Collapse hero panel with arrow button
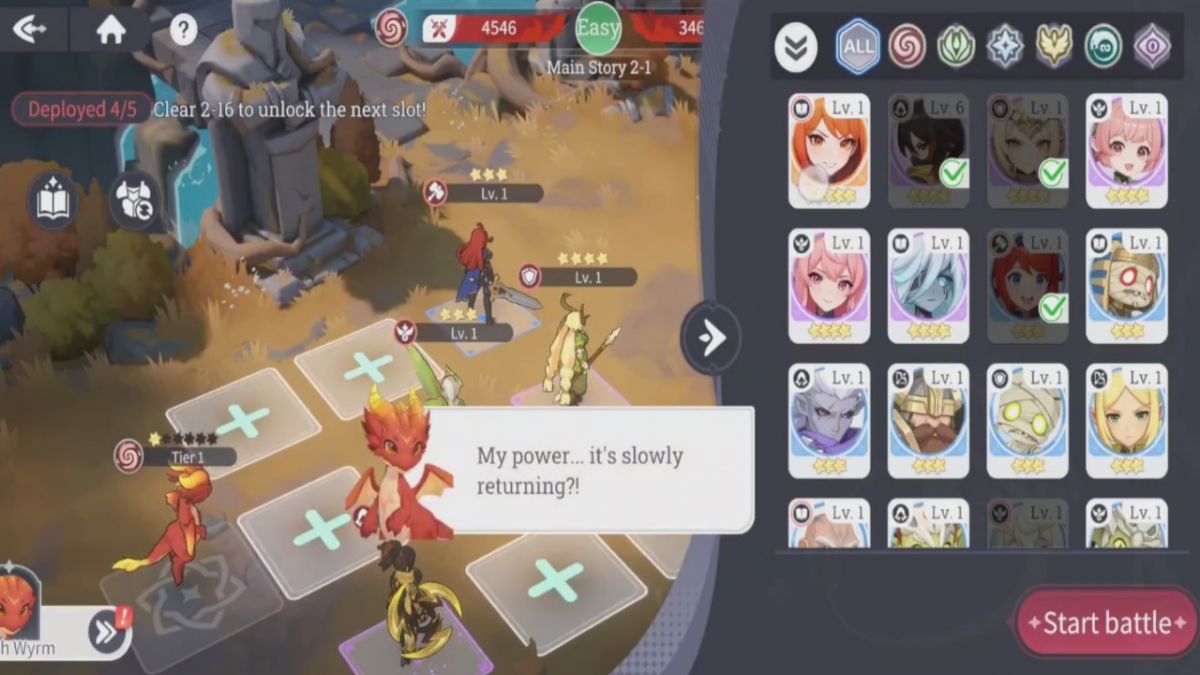The image size is (1200, 675). [x=711, y=339]
